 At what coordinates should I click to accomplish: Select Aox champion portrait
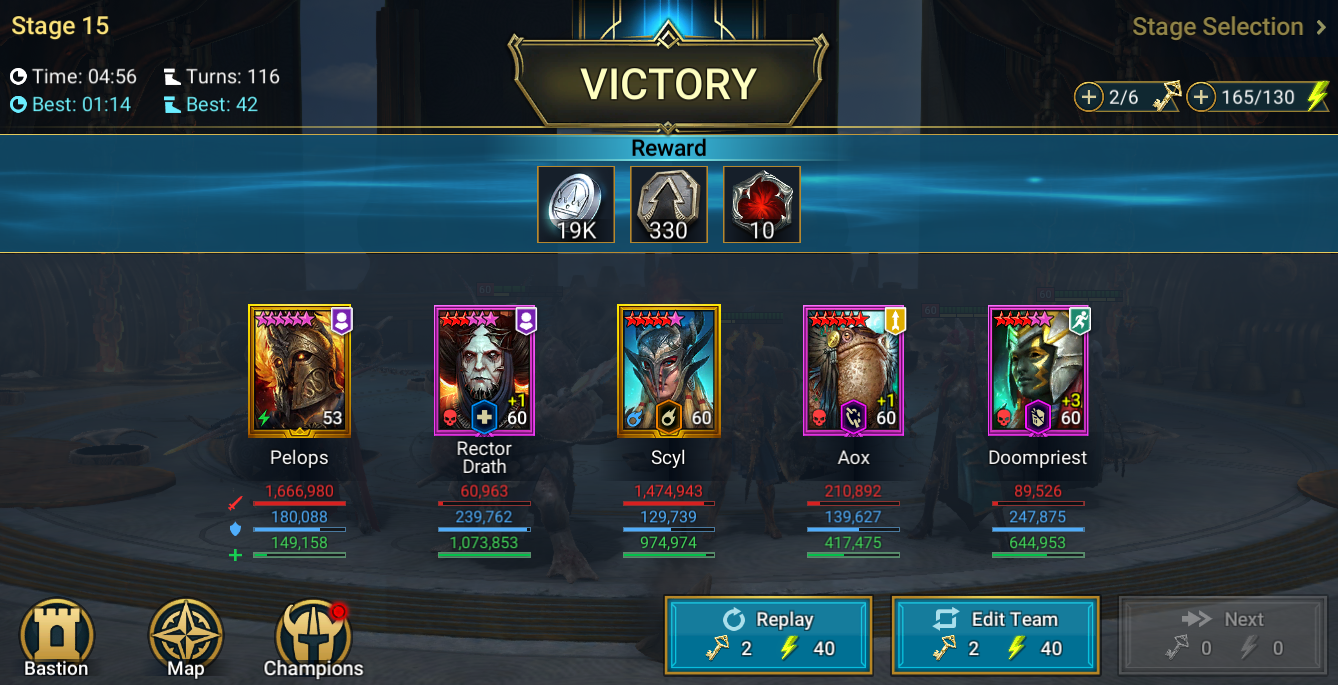click(853, 370)
